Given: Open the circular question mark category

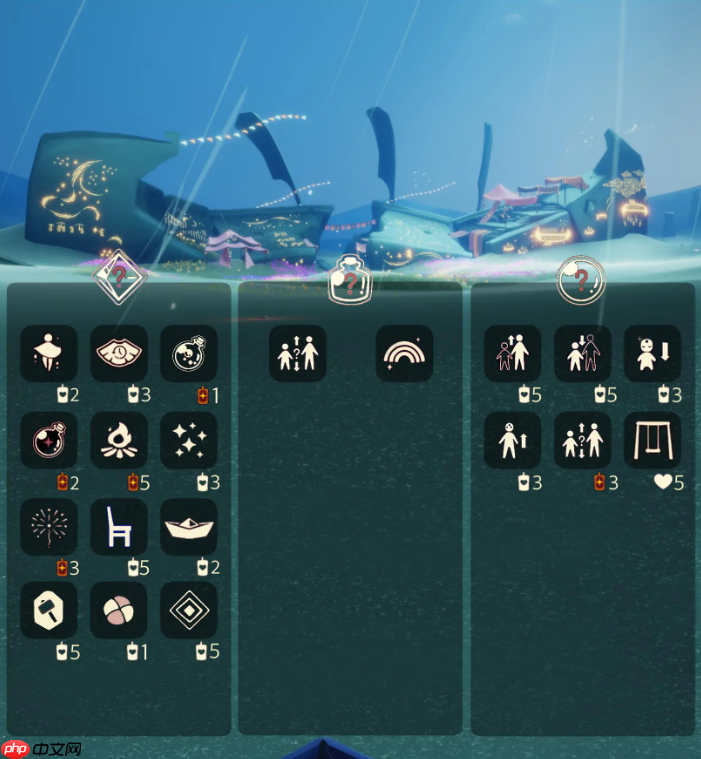Looking at the screenshot, I should (x=581, y=279).
